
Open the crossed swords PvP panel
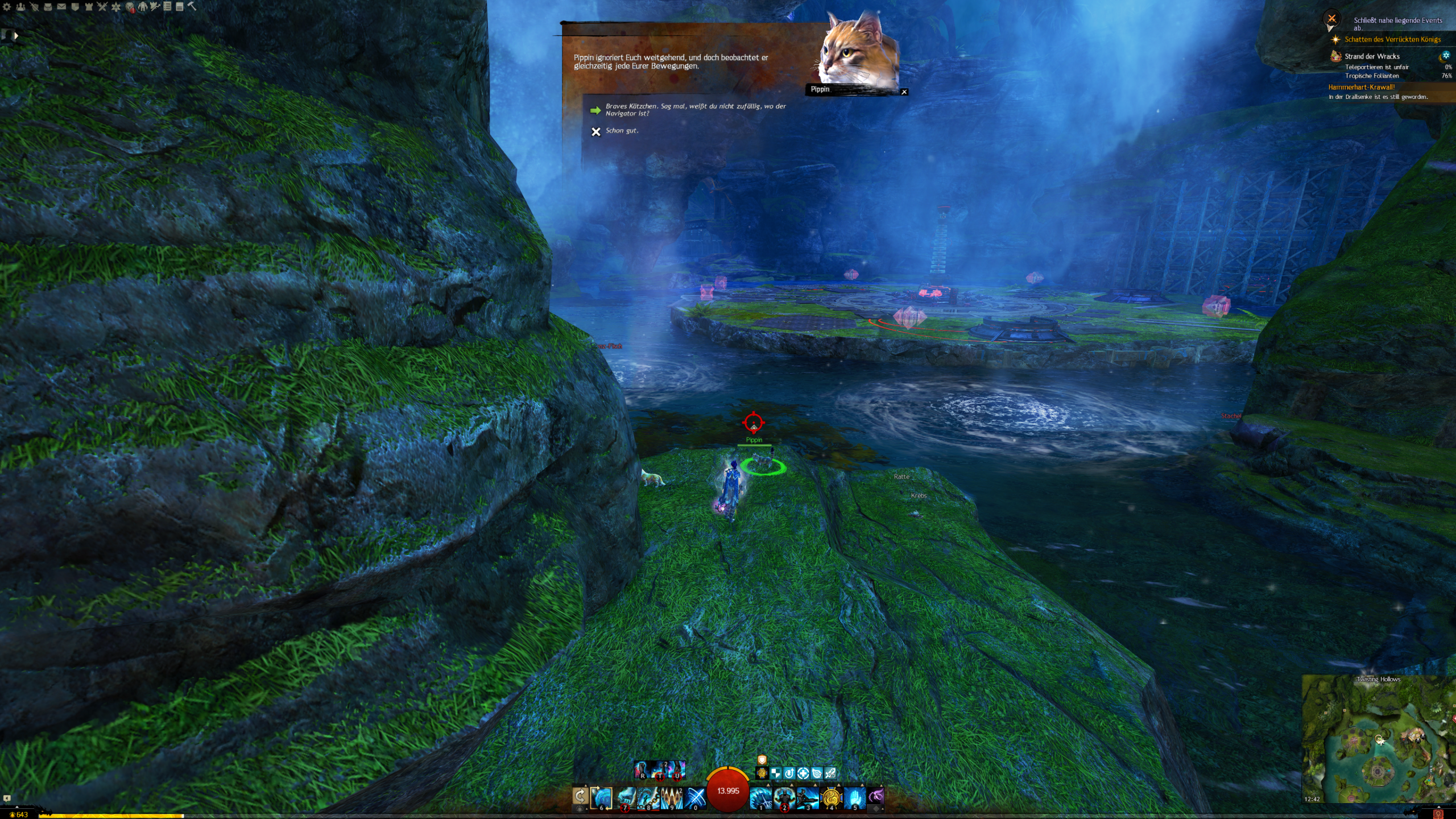[102, 7]
